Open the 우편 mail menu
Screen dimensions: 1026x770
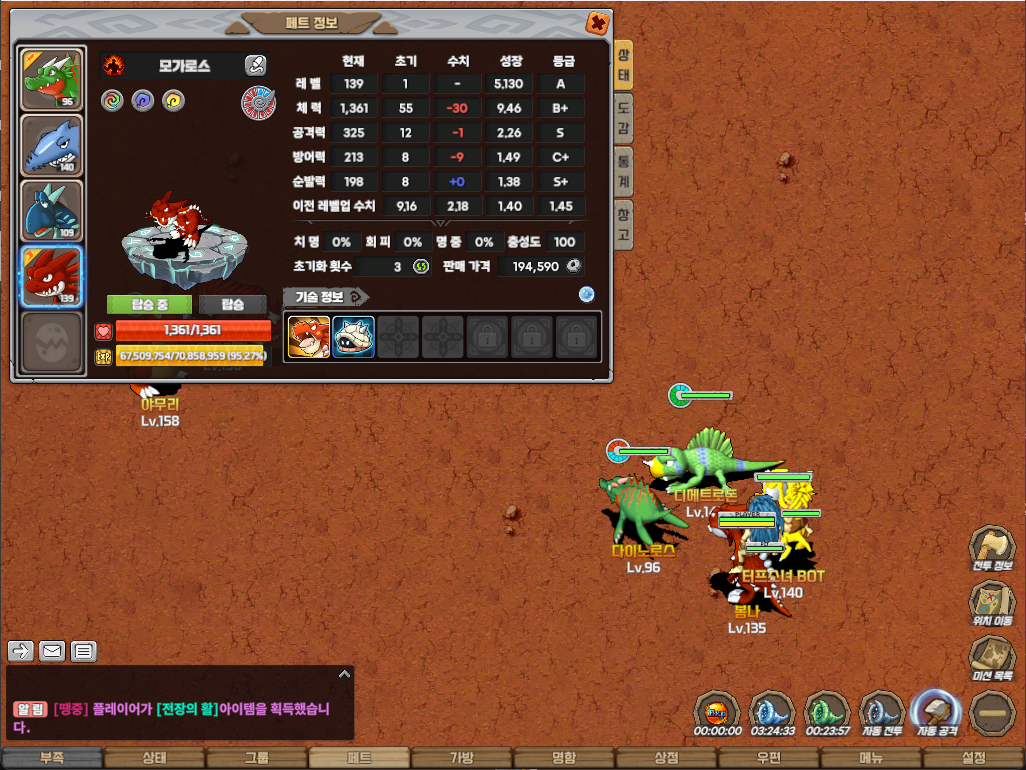(769, 758)
